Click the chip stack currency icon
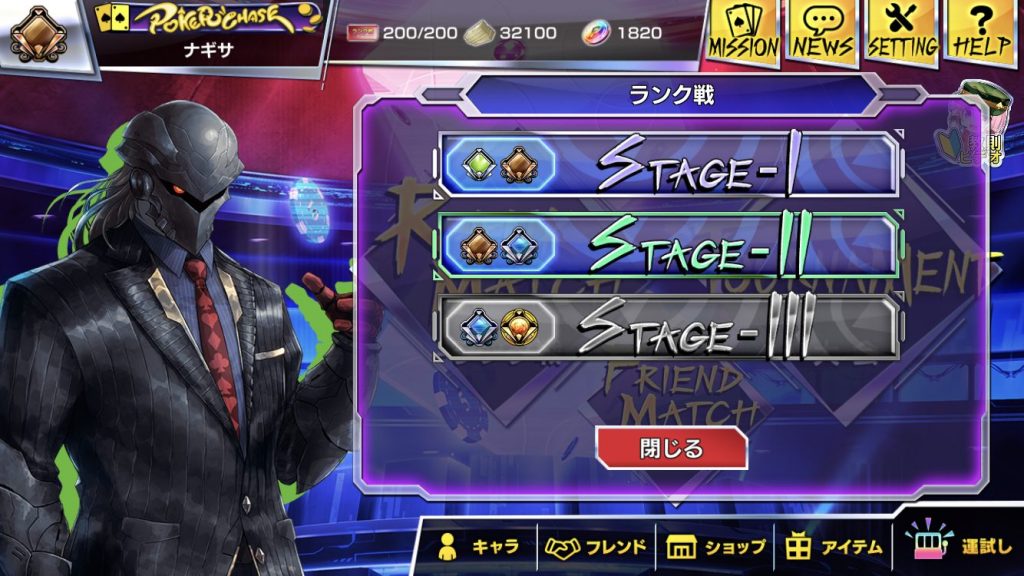 480,33
